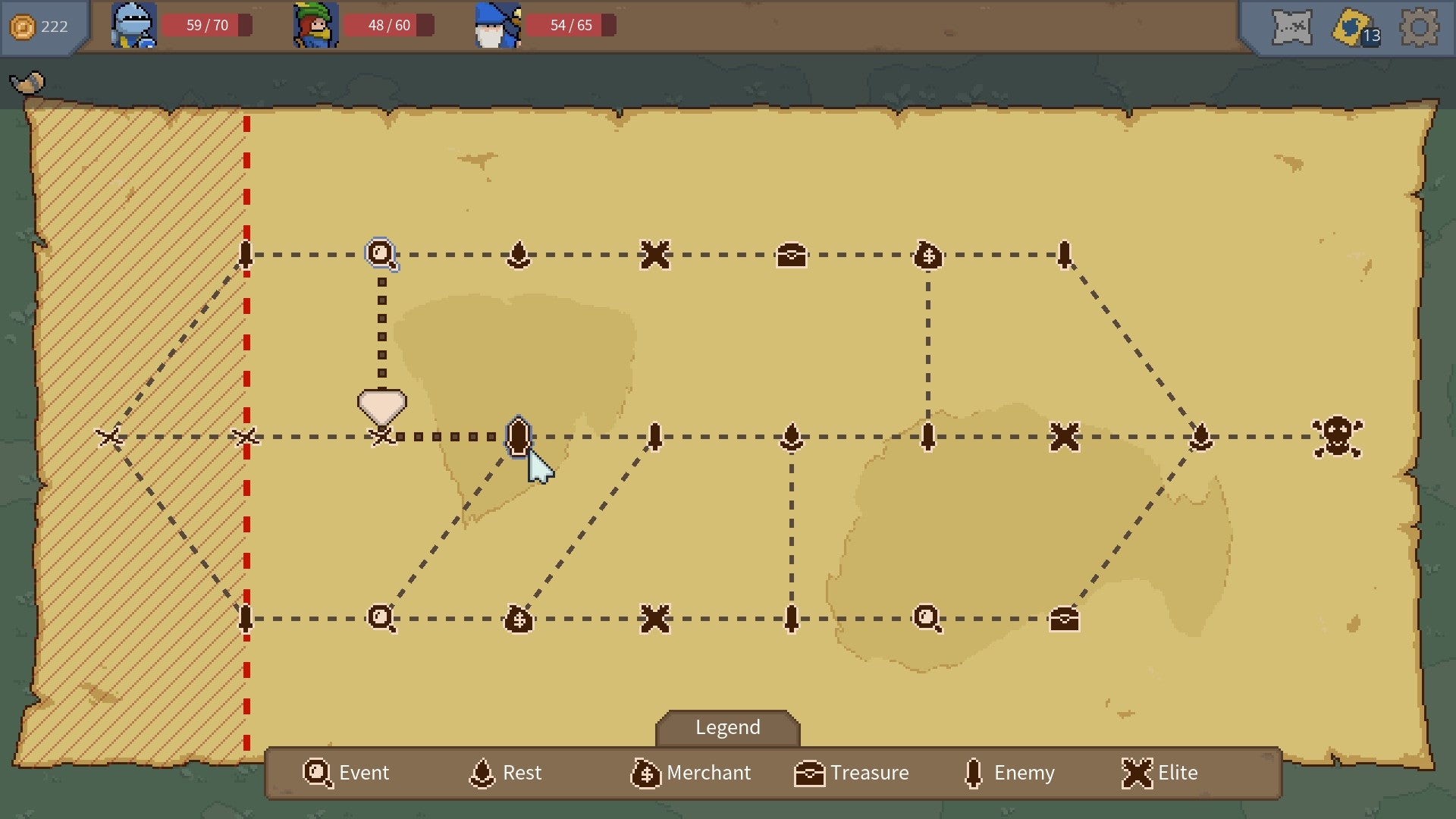
Task: Click the treasure node at the bottom right
Action: (x=1063, y=619)
